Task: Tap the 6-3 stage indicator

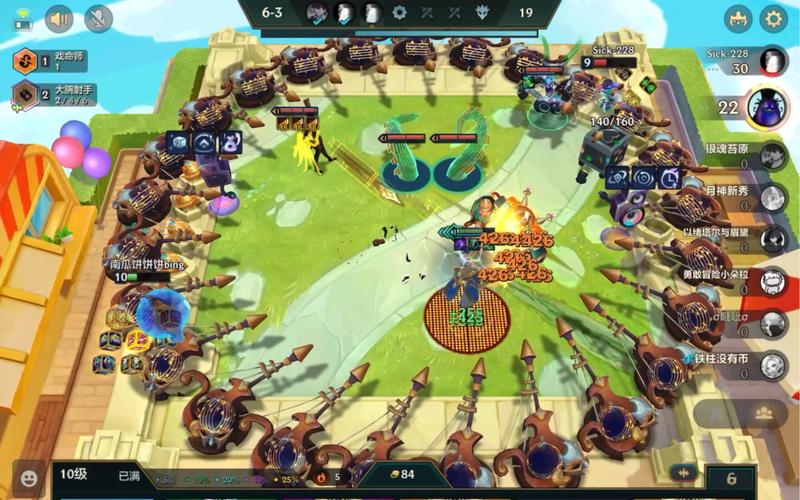Action: point(273,13)
